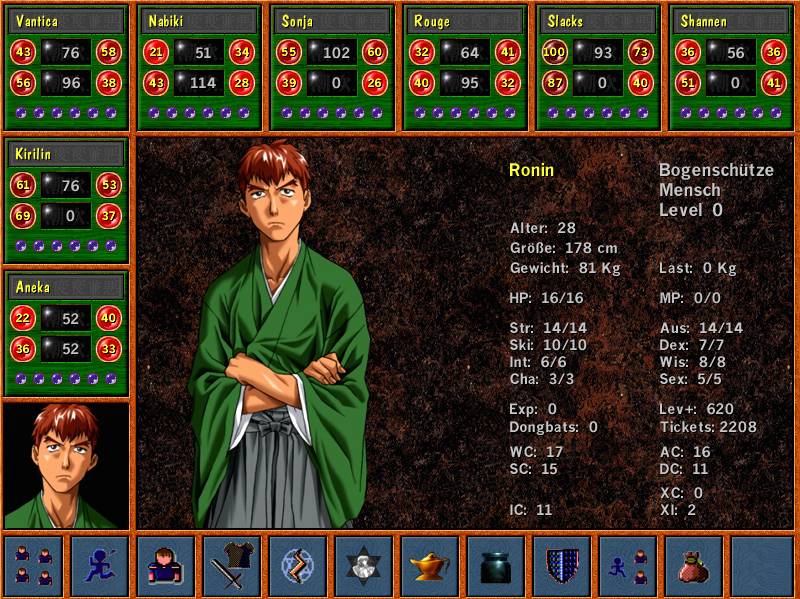Select Rouge's party member panel
The height and width of the screenshot is (599, 800).
[465, 67]
